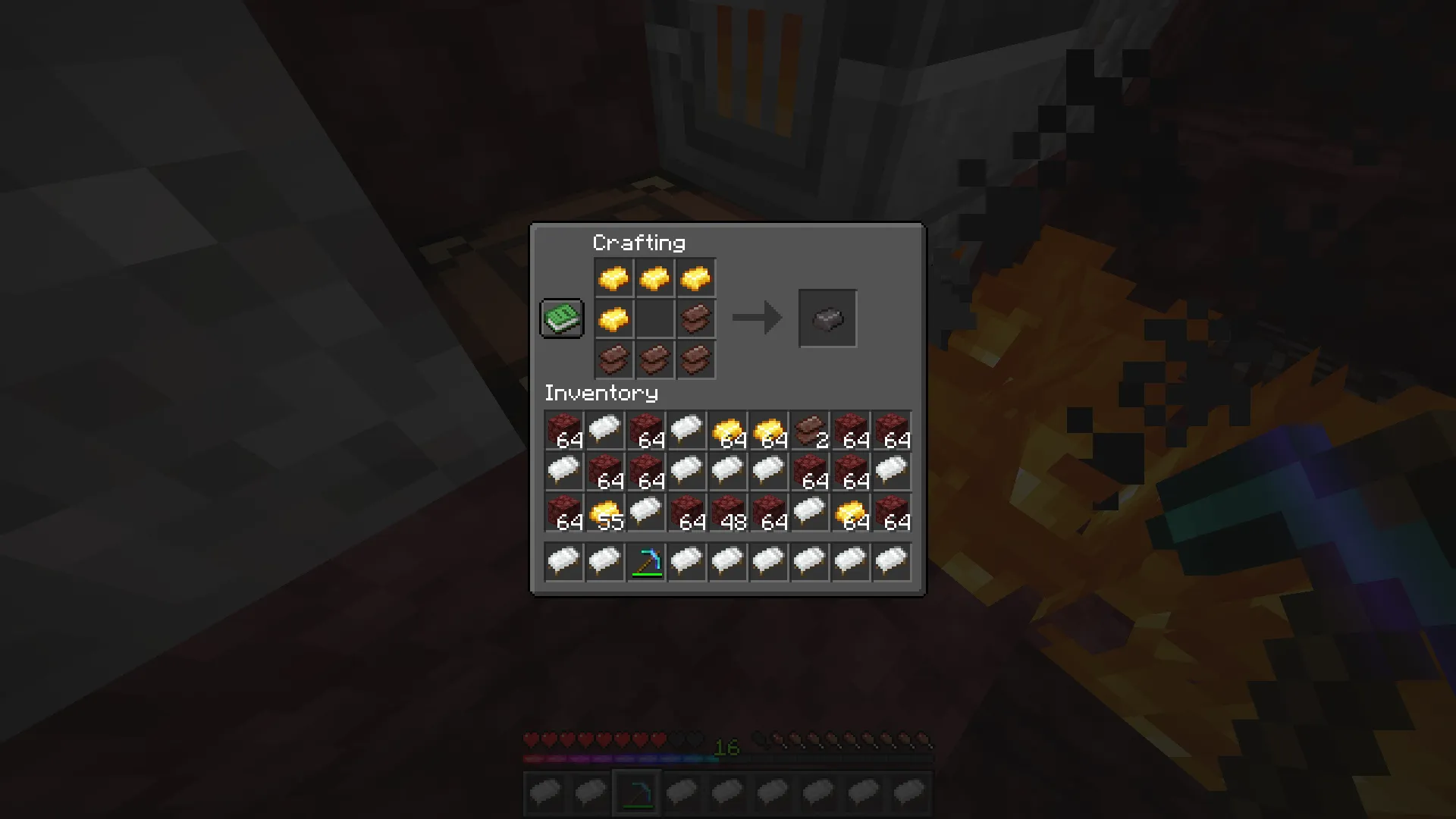Pick up the netherite ingot from output slot
Viewport: 1456px width, 819px height.
[x=827, y=318]
